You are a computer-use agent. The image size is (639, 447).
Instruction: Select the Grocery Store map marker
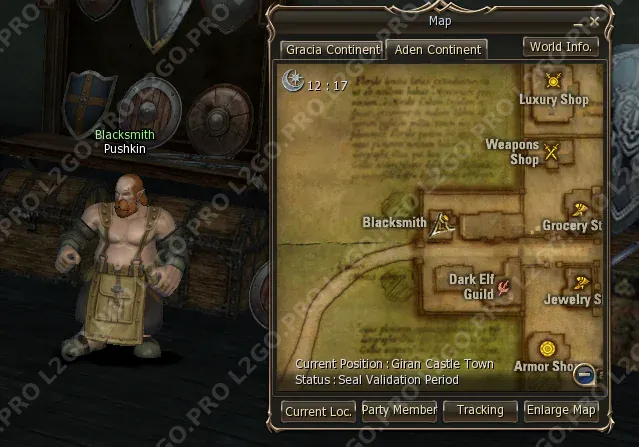(579, 208)
